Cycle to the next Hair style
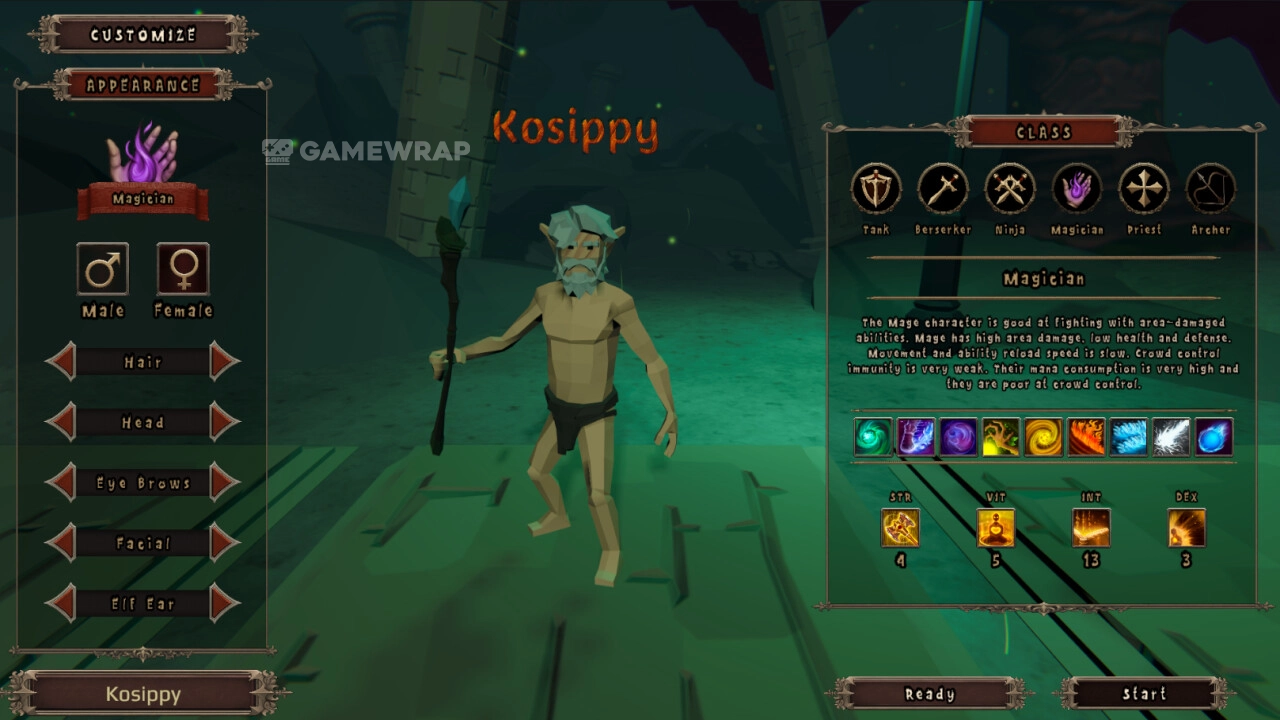 point(224,362)
